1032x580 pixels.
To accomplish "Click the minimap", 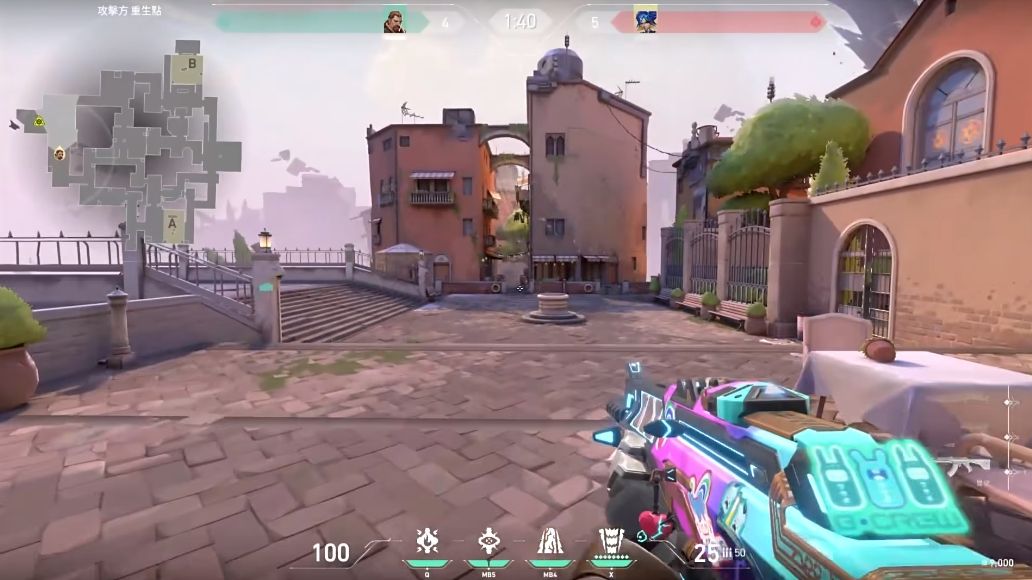I will [x=130, y=140].
